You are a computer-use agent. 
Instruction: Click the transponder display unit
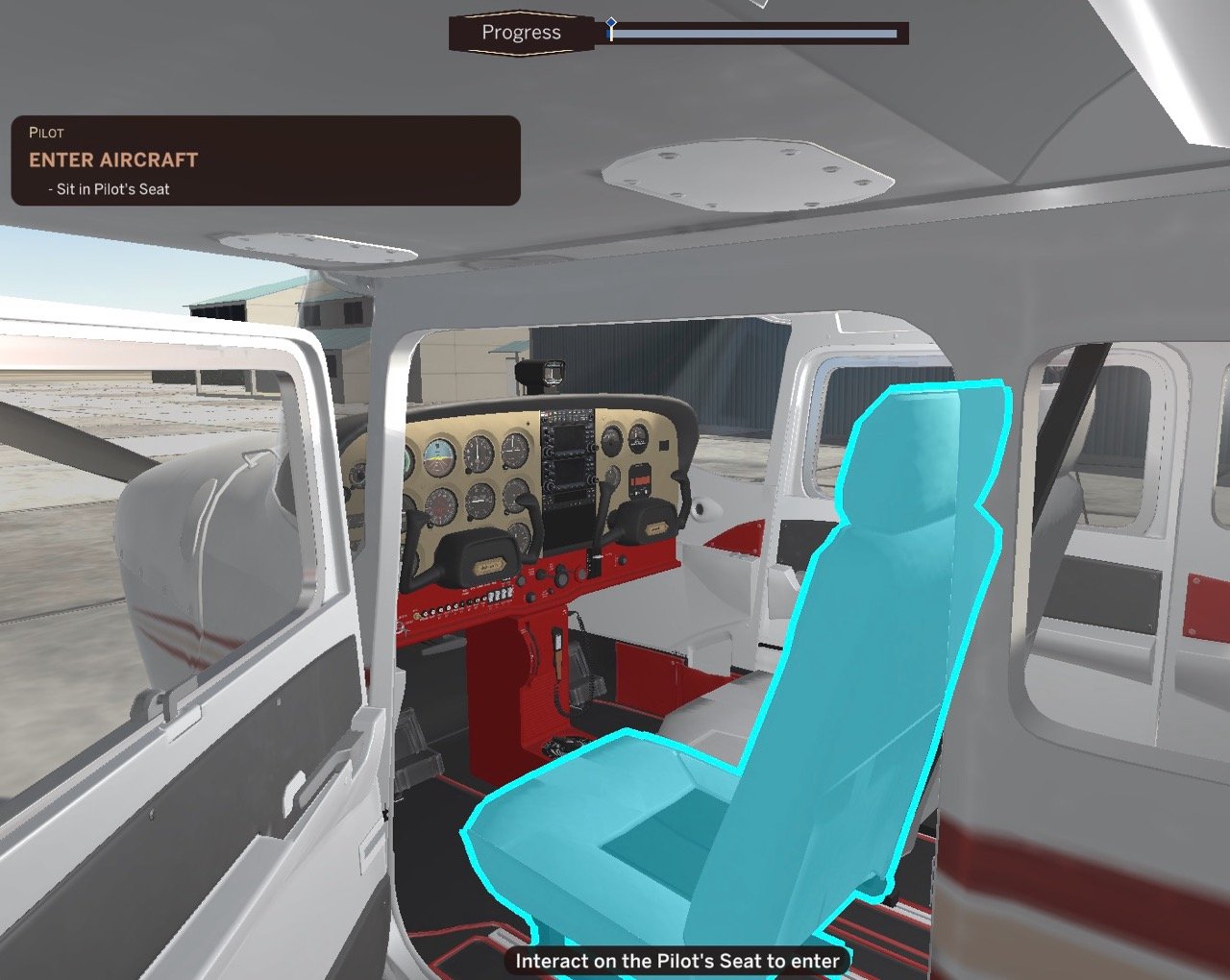640,482
